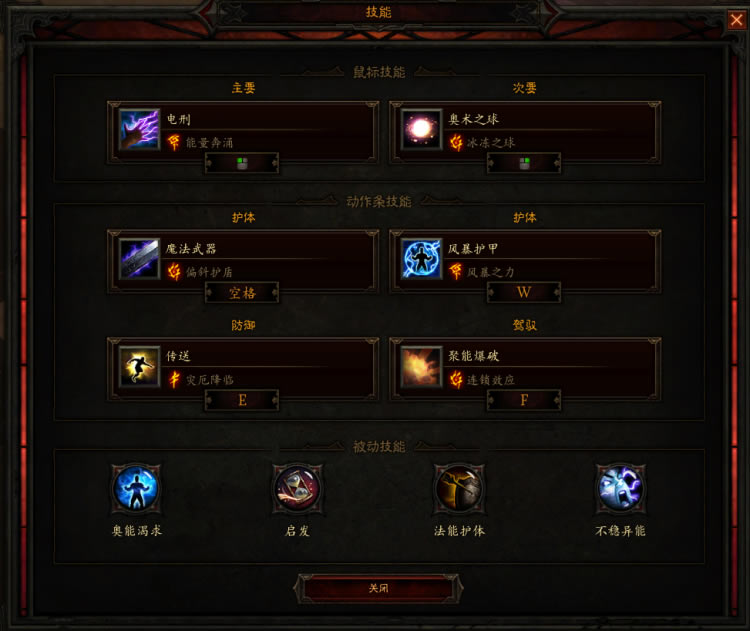The height and width of the screenshot is (631, 750).
Task: Click the 空格 key binding button
Action: pos(242,293)
